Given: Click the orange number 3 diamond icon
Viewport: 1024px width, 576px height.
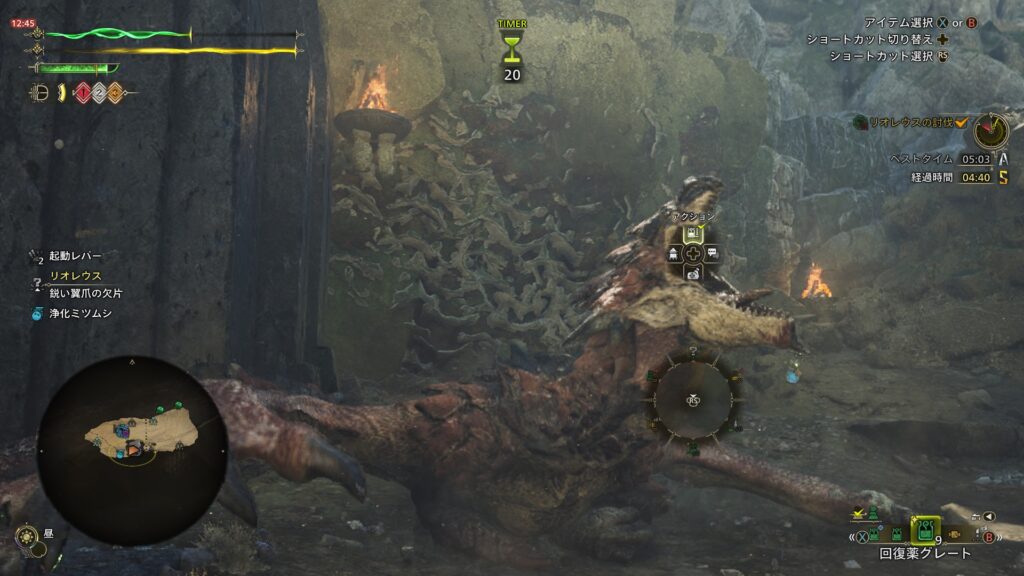Looking at the screenshot, I should [115, 93].
